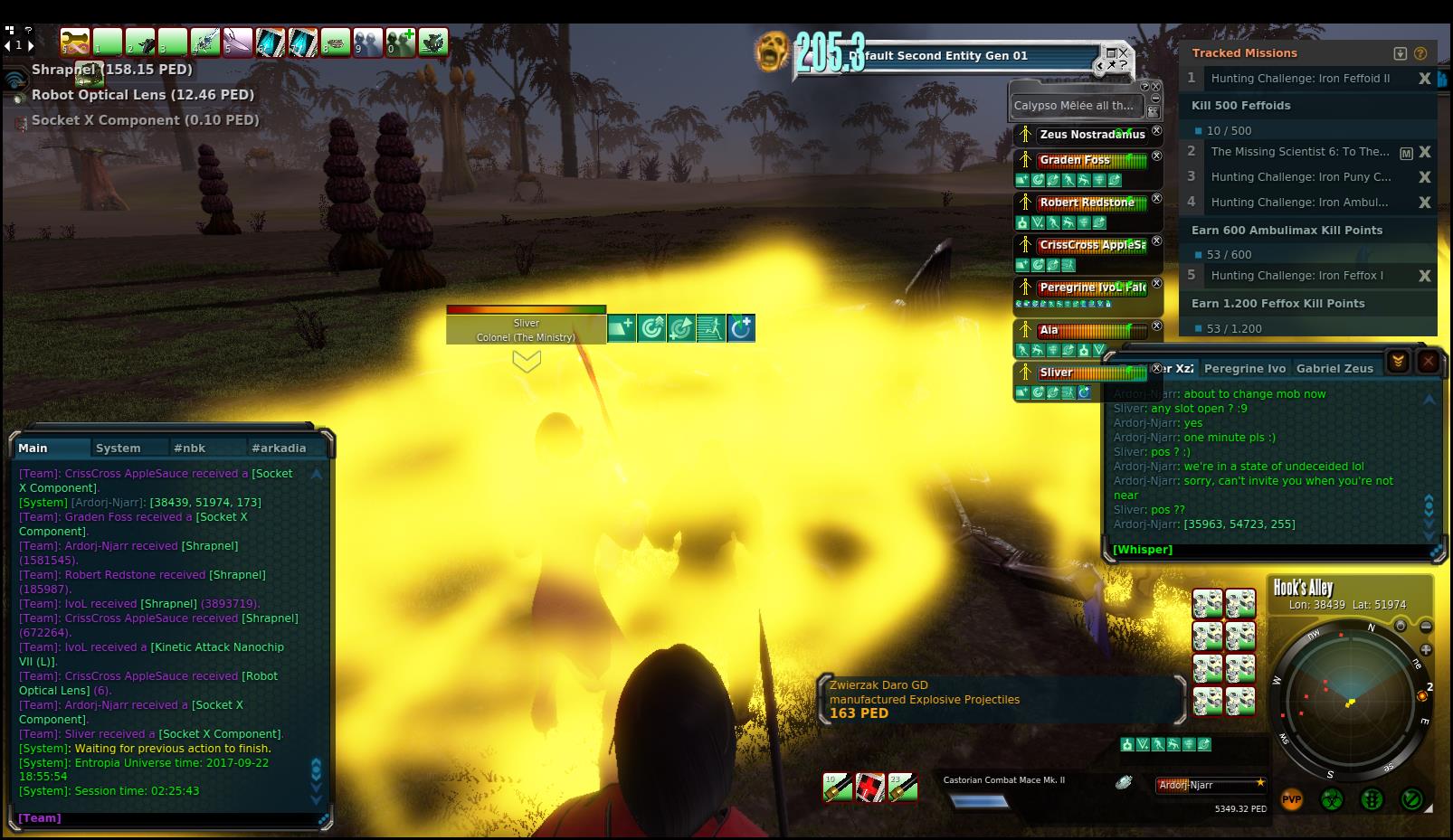1453x840 pixels.
Task: Untrack the Iron Feffox I hunting challenge
Action: coord(1424,276)
